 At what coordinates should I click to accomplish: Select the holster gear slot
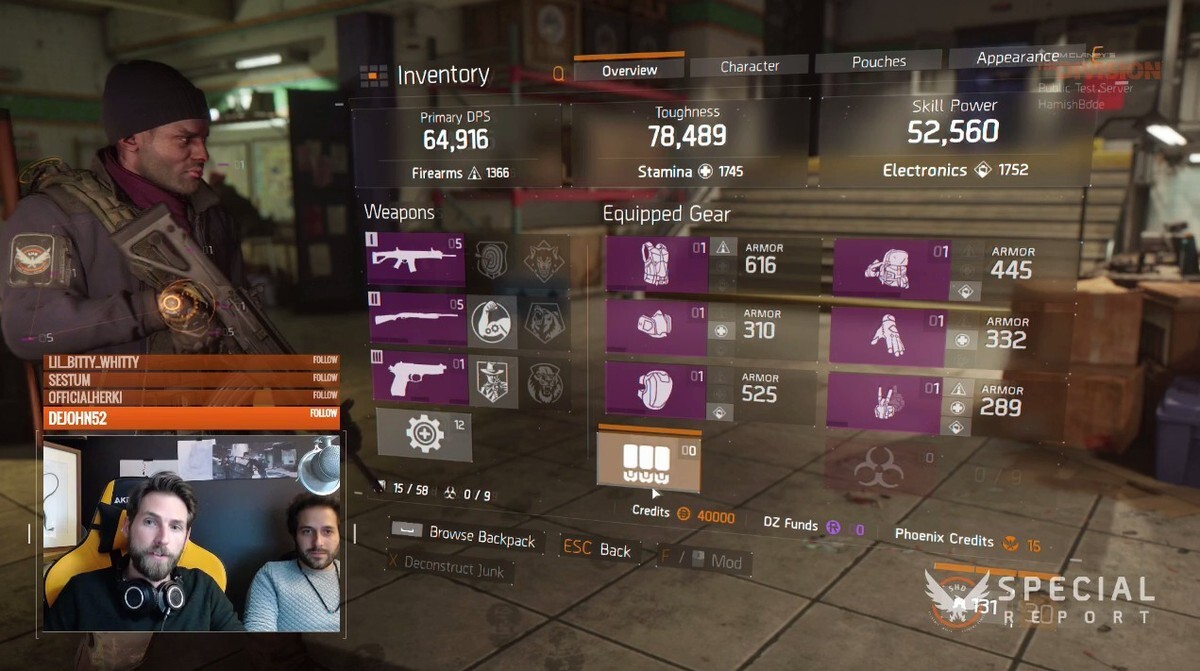tap(884, 403)
